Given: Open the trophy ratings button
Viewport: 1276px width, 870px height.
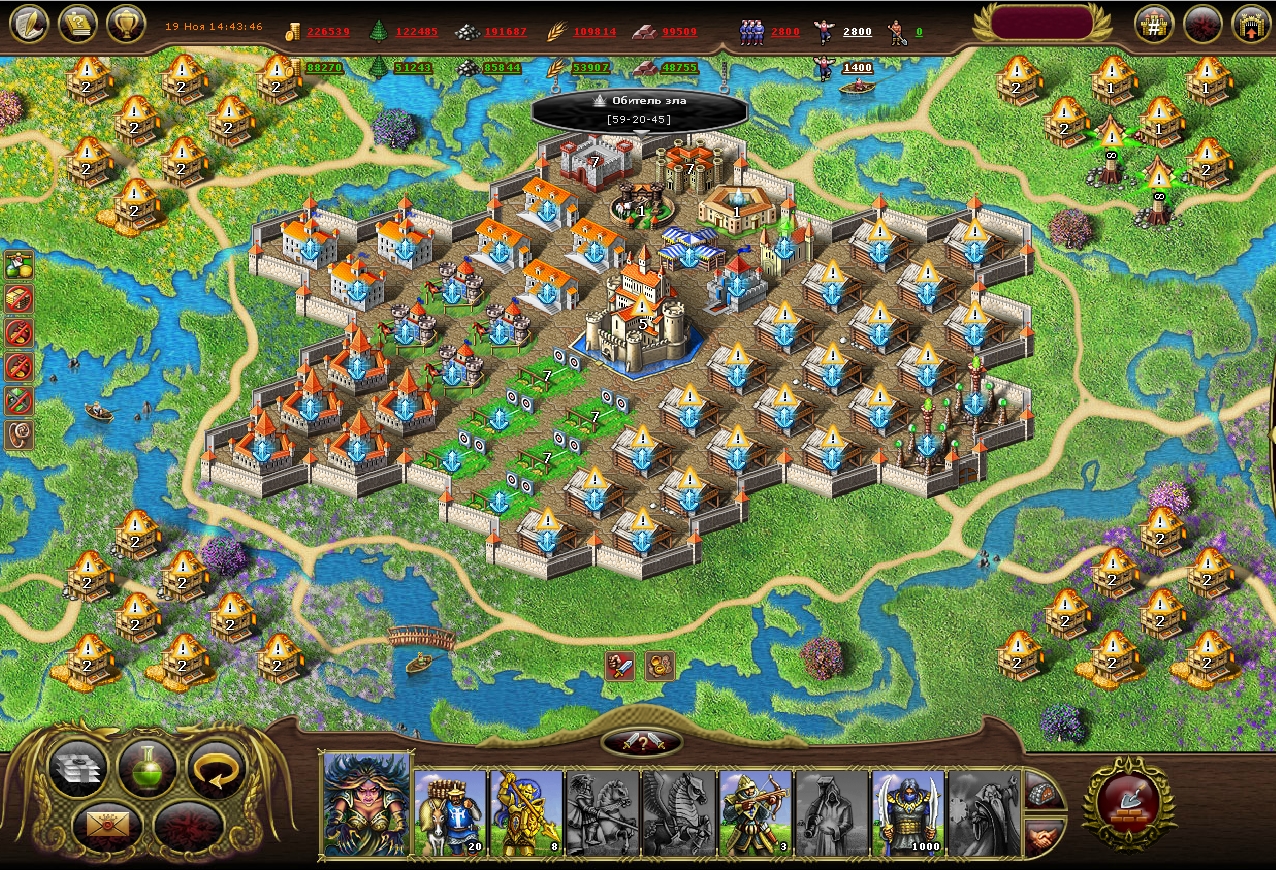Looking at the screenshot, I should 126,23.
